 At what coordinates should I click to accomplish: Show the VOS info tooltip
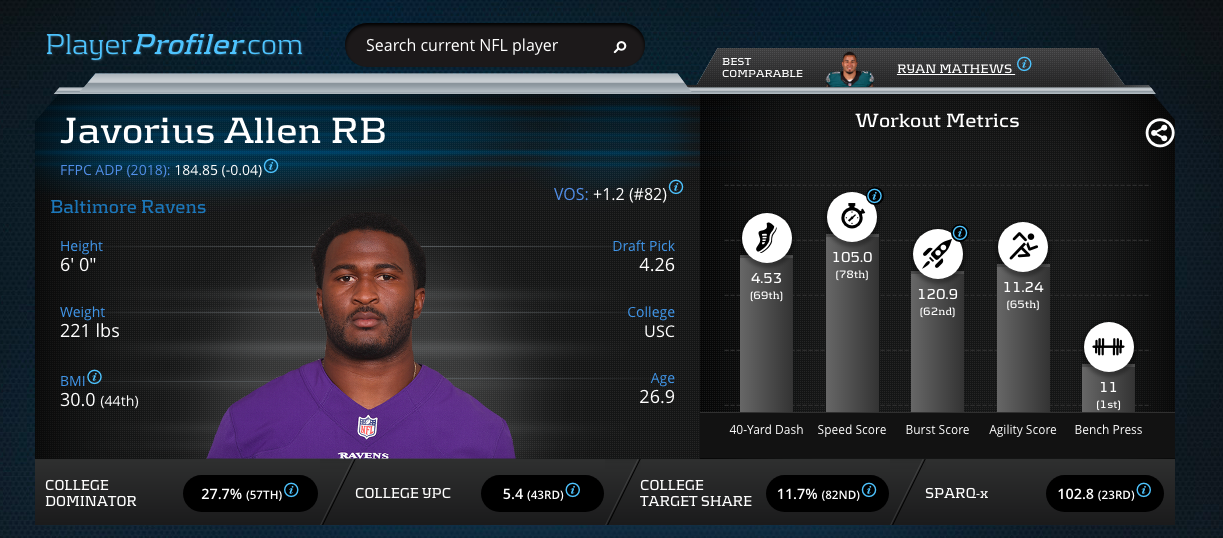676,187
